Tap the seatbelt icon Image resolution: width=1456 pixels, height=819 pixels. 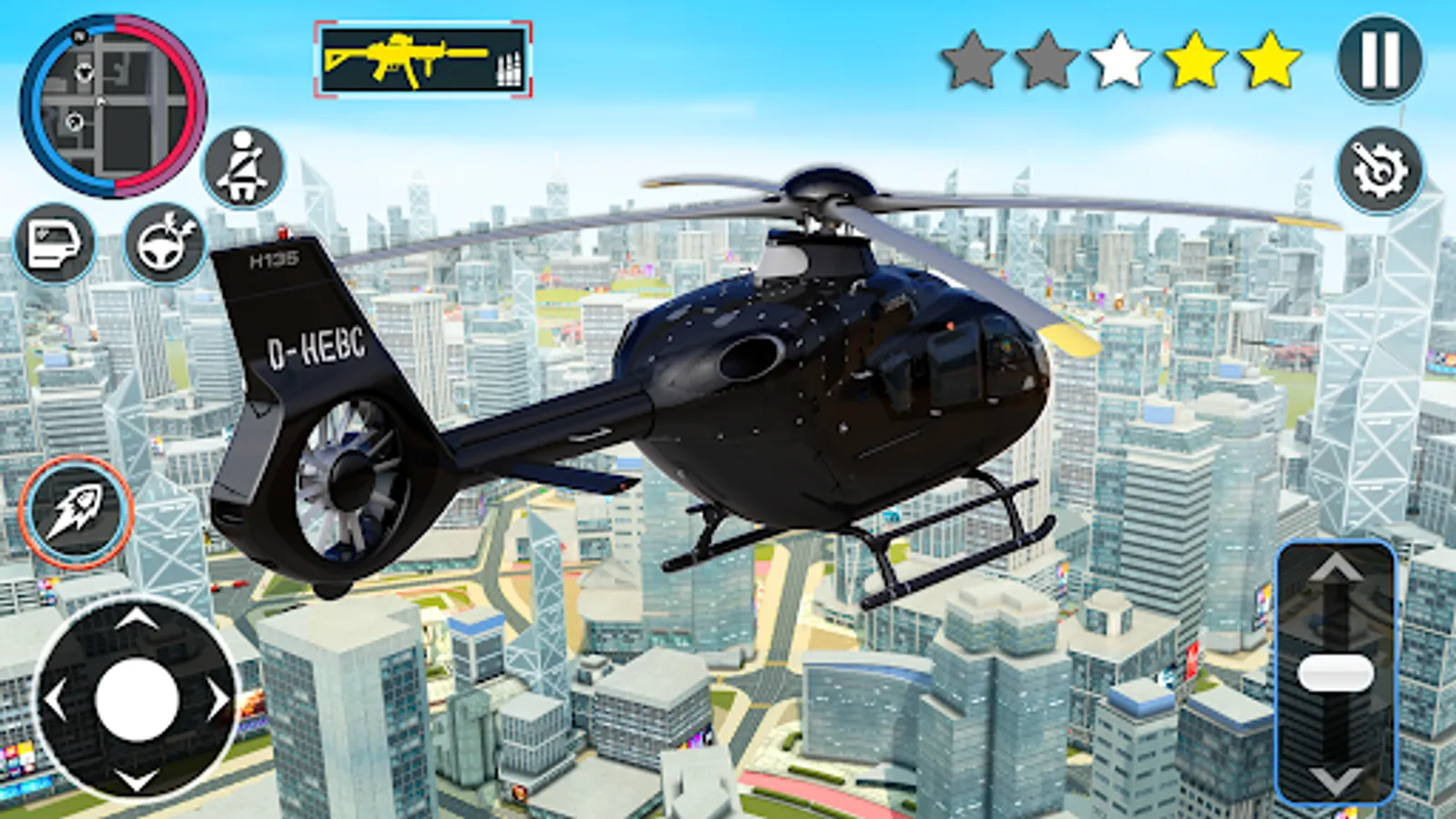(x=244, y=167)
